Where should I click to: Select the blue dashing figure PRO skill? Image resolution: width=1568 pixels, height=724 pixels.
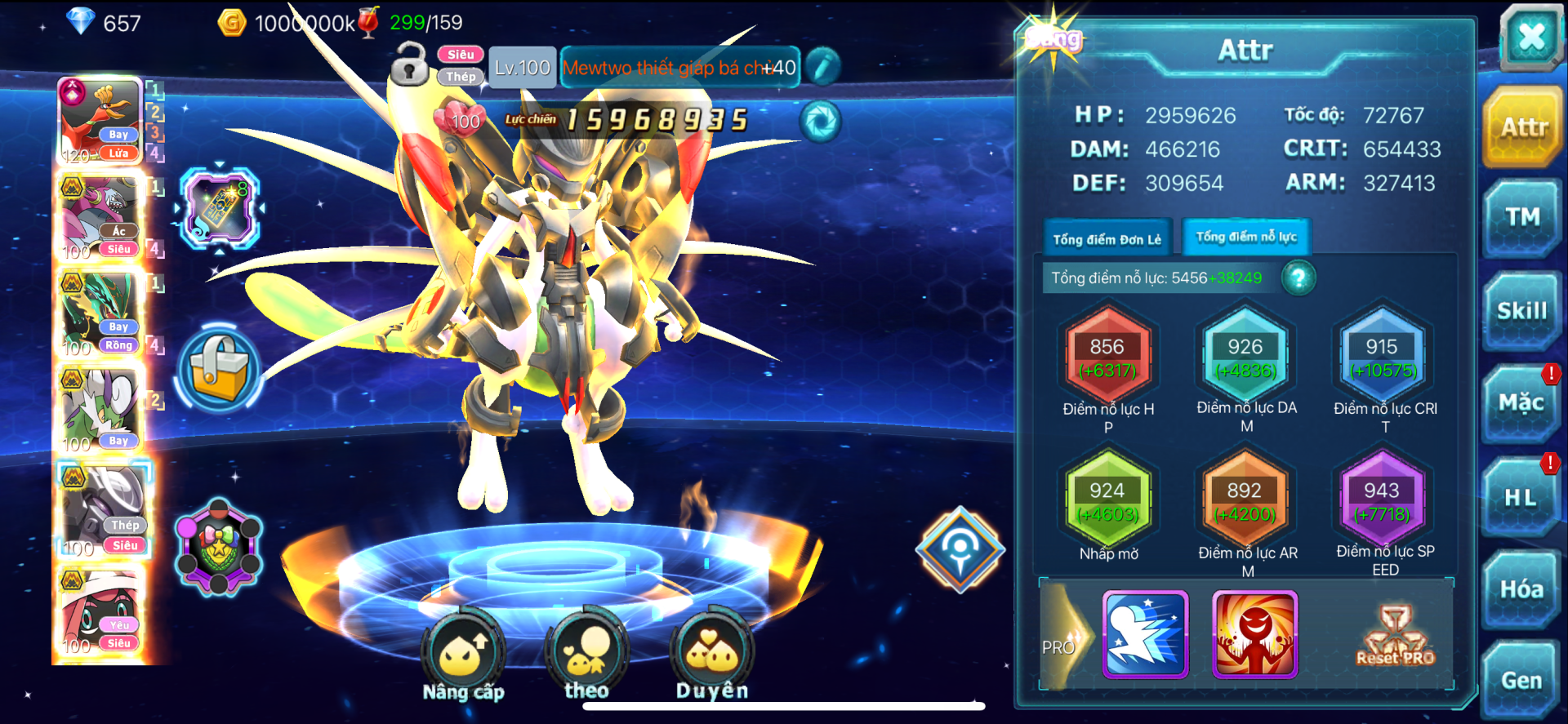click(x=1145, y=635)
